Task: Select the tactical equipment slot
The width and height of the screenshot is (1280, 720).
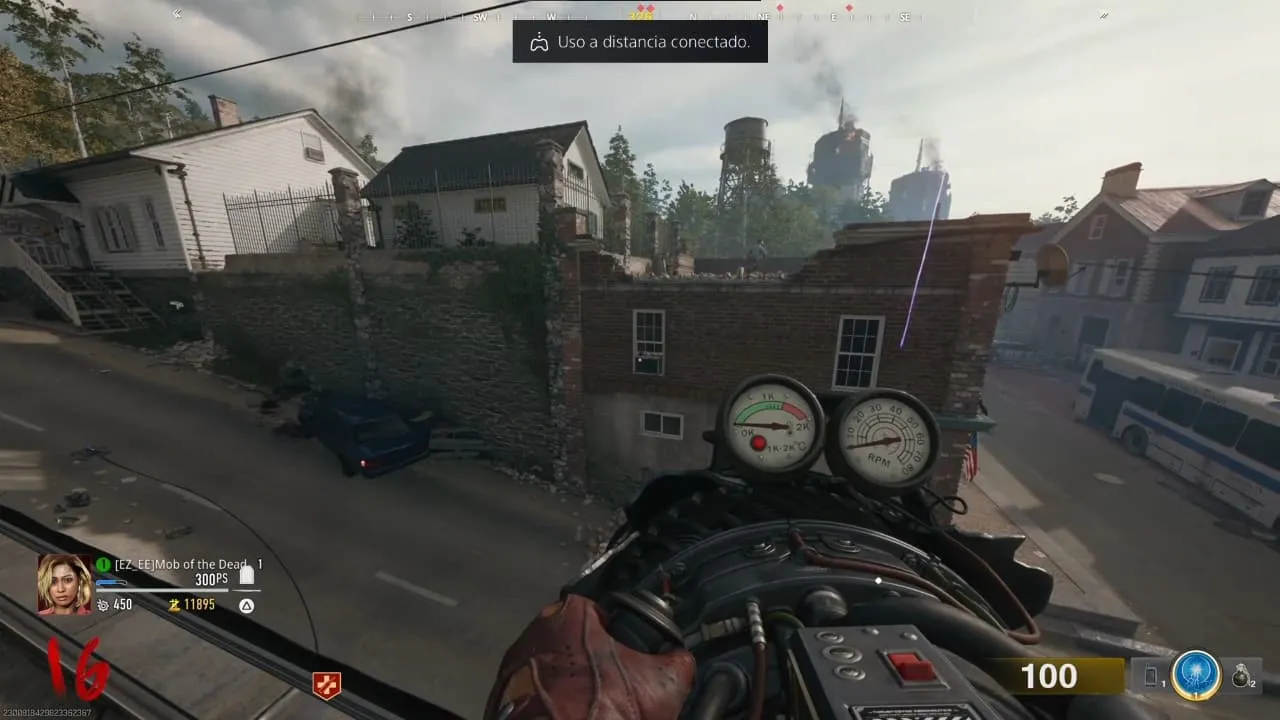Action: click(x=1150, y=677)
